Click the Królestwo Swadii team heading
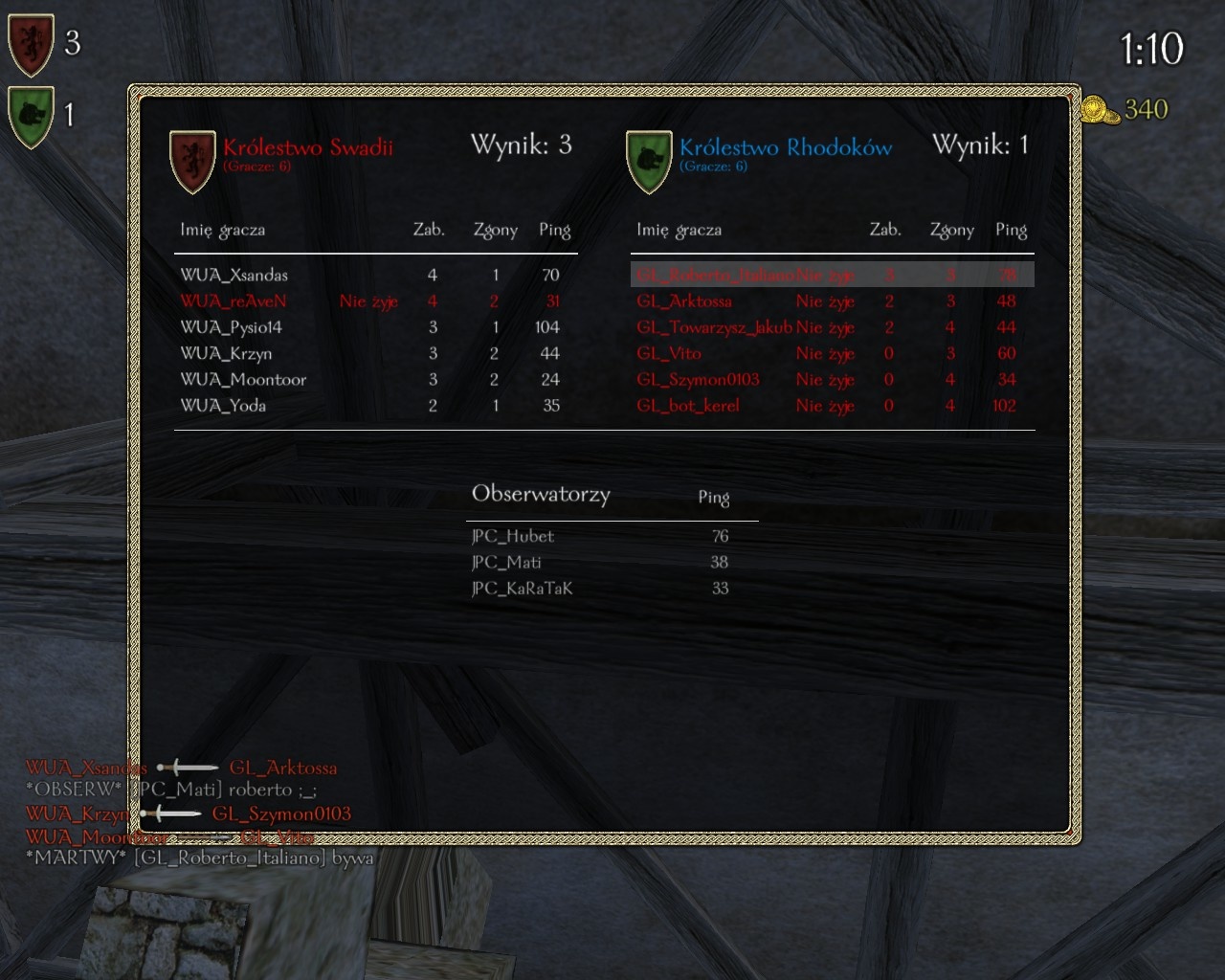Screen dimensions: 1225x980 [307, 147]
